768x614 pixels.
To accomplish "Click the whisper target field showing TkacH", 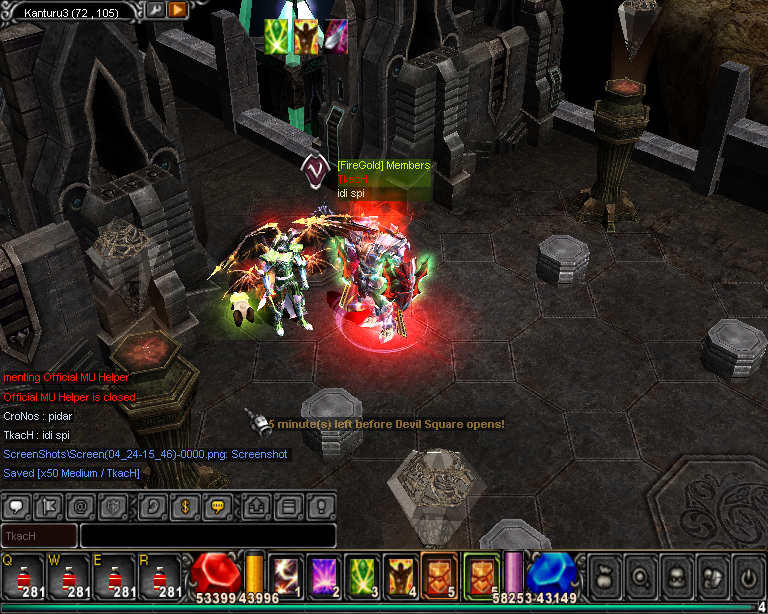I will [x=39, y=536].
